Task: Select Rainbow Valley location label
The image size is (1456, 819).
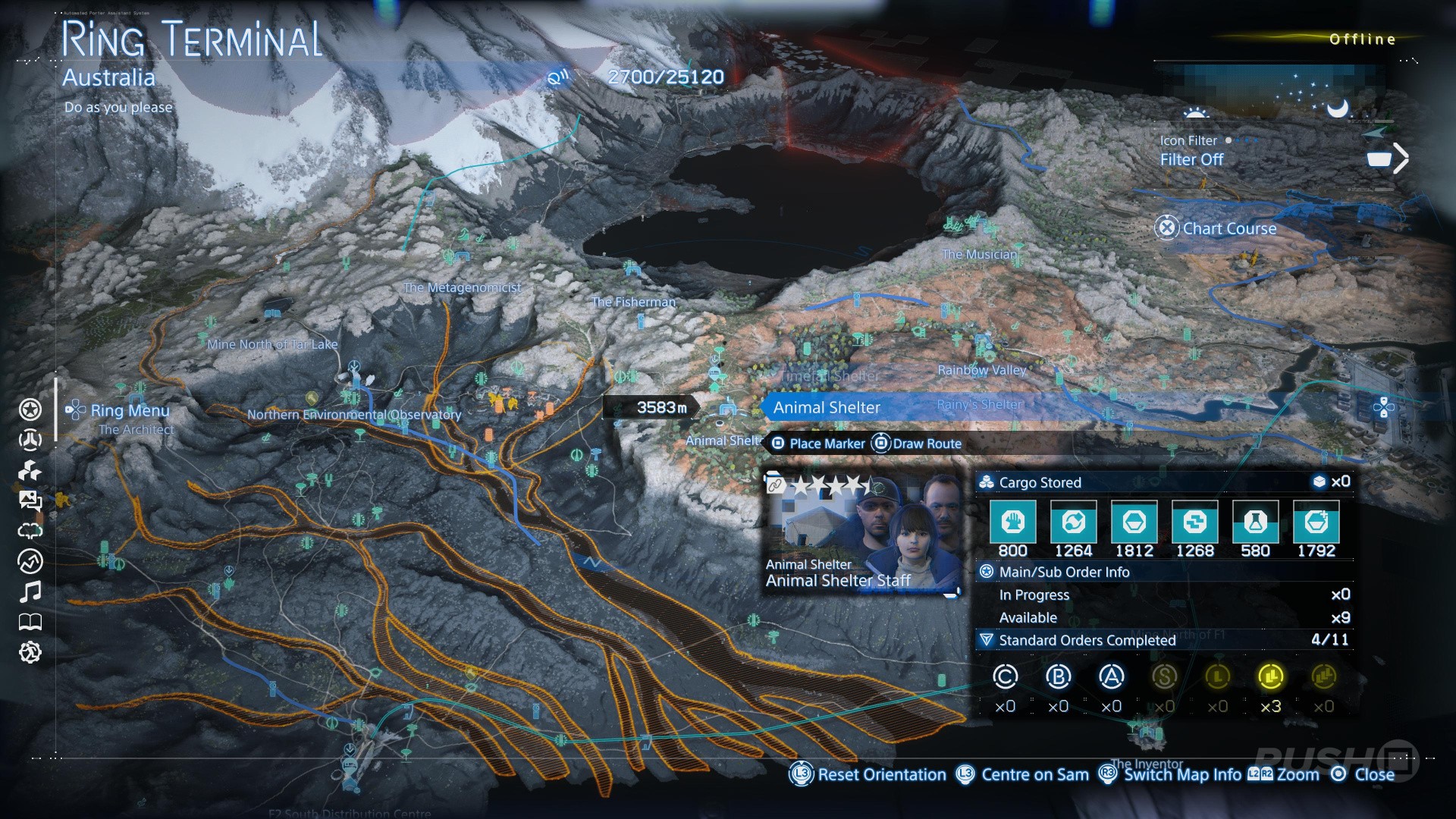Action: point(981,370)
